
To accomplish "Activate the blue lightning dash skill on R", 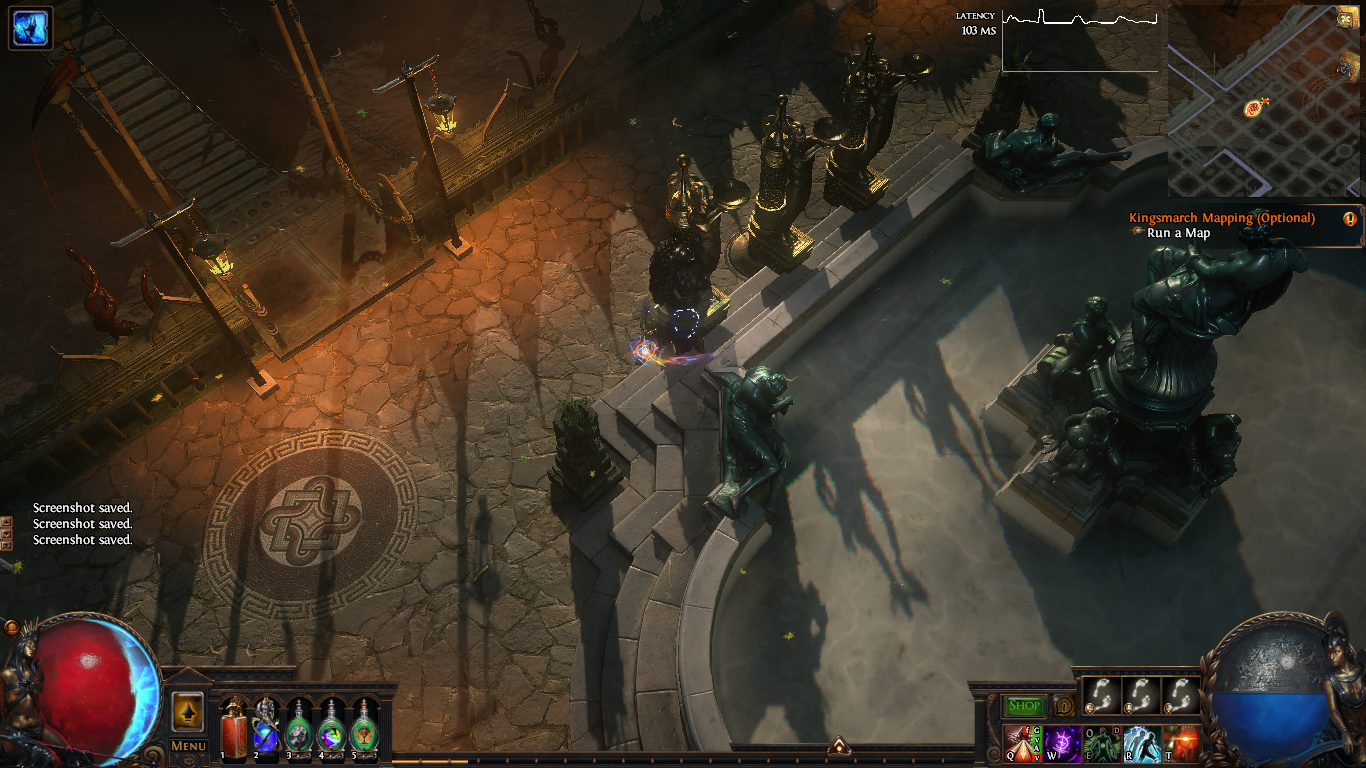I will [x=1141, y=744].
